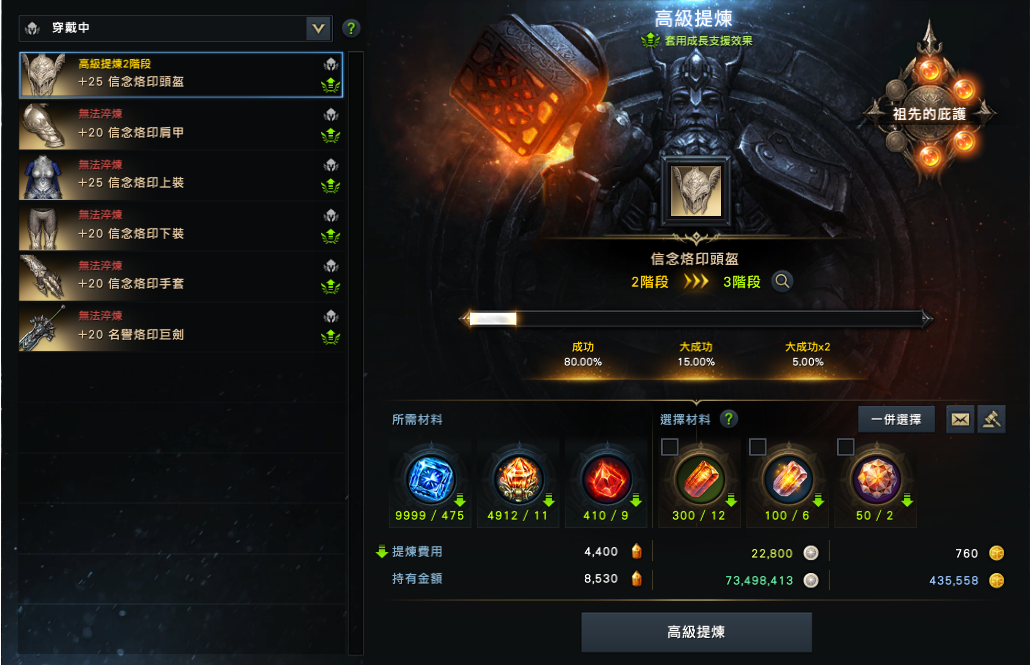This screenshot has width=1030, height=665.
Task: Click the 一併選擇 select-all button
Action: (x=896, y=419)
